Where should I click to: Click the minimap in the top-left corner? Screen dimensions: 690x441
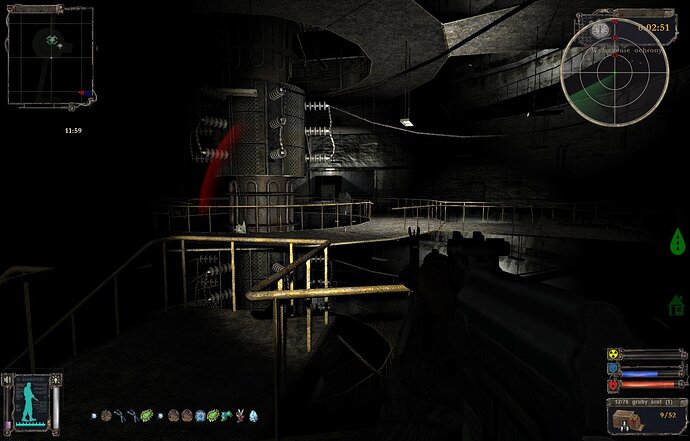click(x=51, y=55)
